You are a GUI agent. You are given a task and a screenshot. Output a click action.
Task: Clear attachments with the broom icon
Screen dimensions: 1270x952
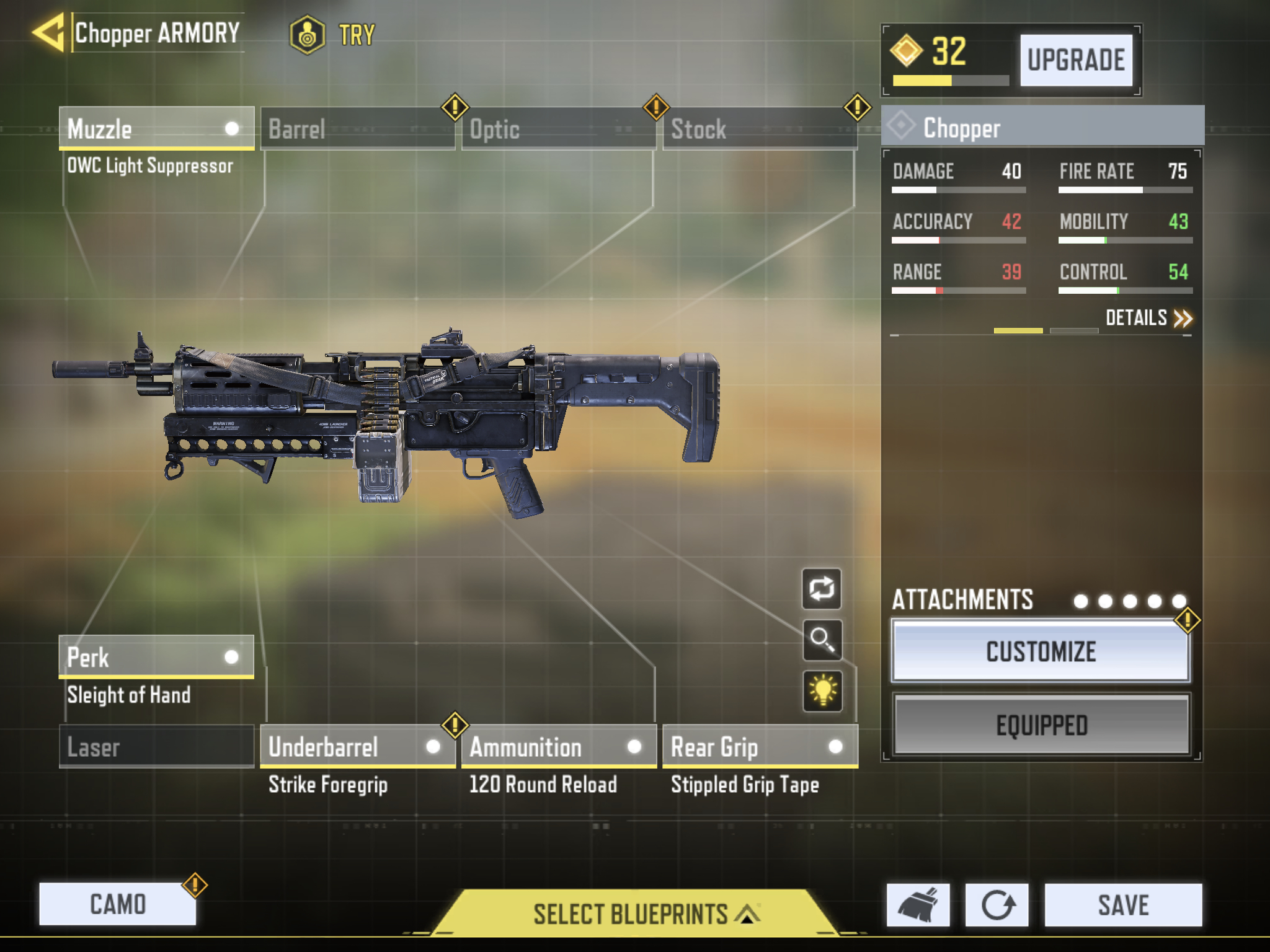tap(918, 905)
